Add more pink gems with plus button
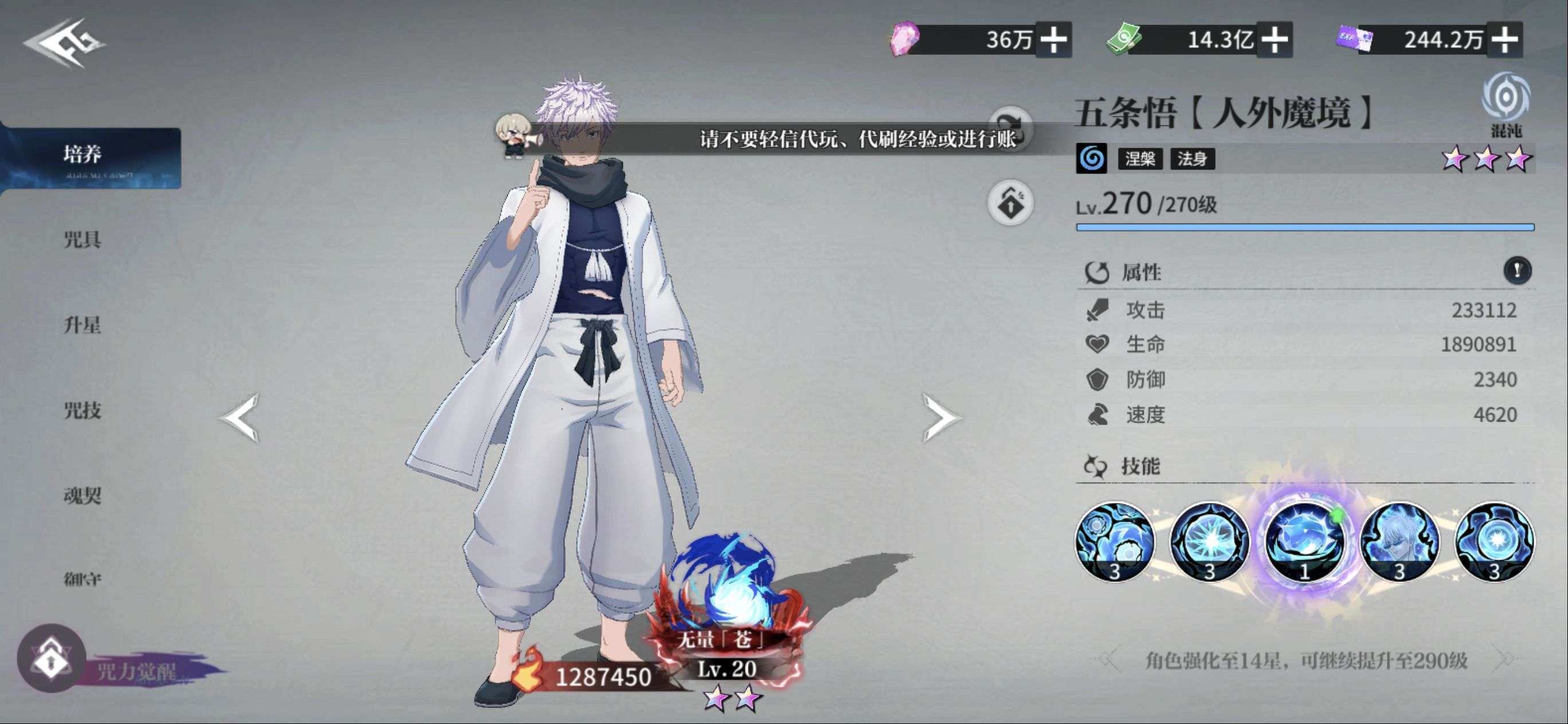Image resolution: width=1568 pixels, height=724 pixels. point(1054,40)
